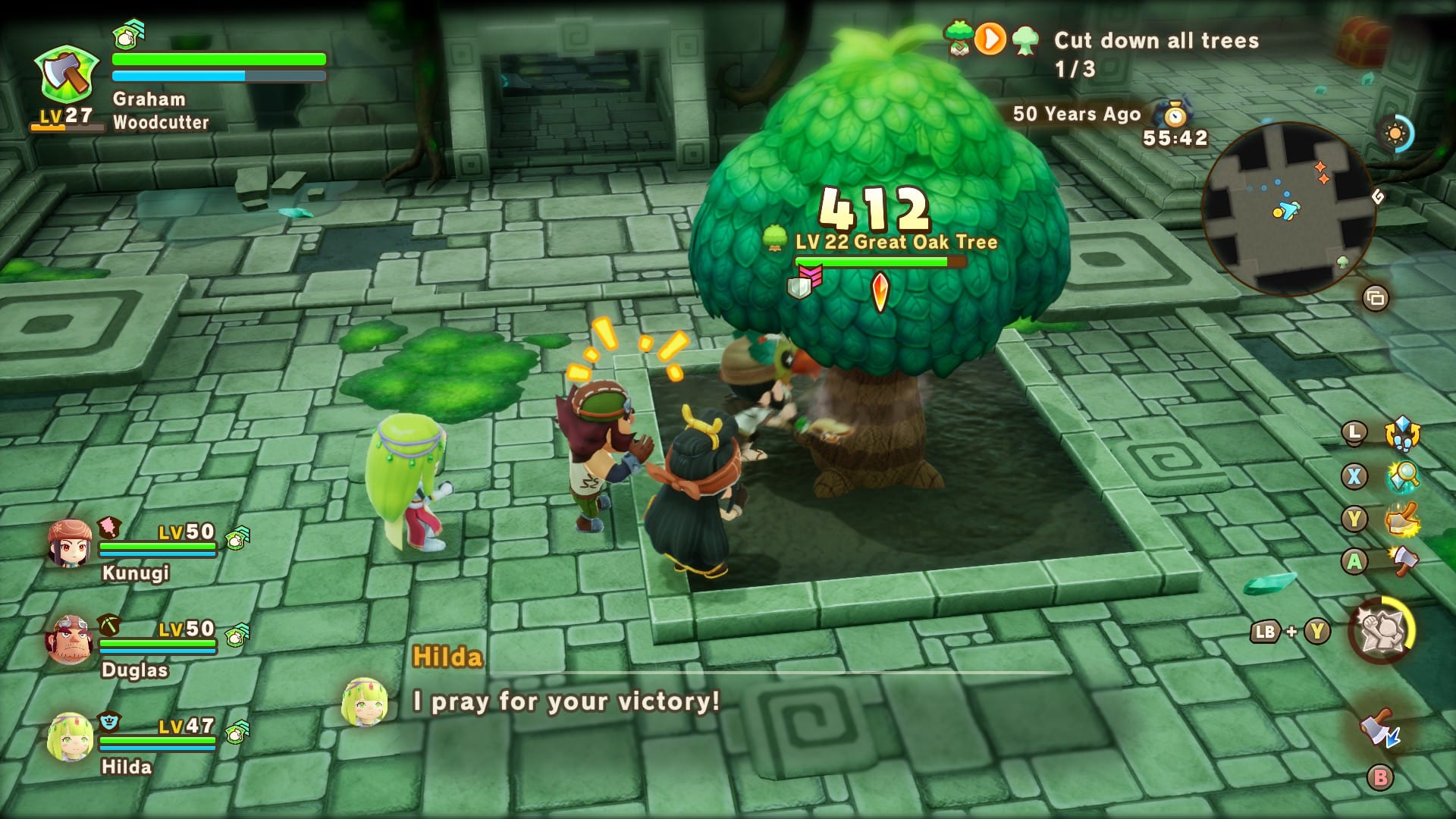Toggle the overlapping-squares map view icon
The width and height of the screenshot is (1456, 819).
[1375, 298]
